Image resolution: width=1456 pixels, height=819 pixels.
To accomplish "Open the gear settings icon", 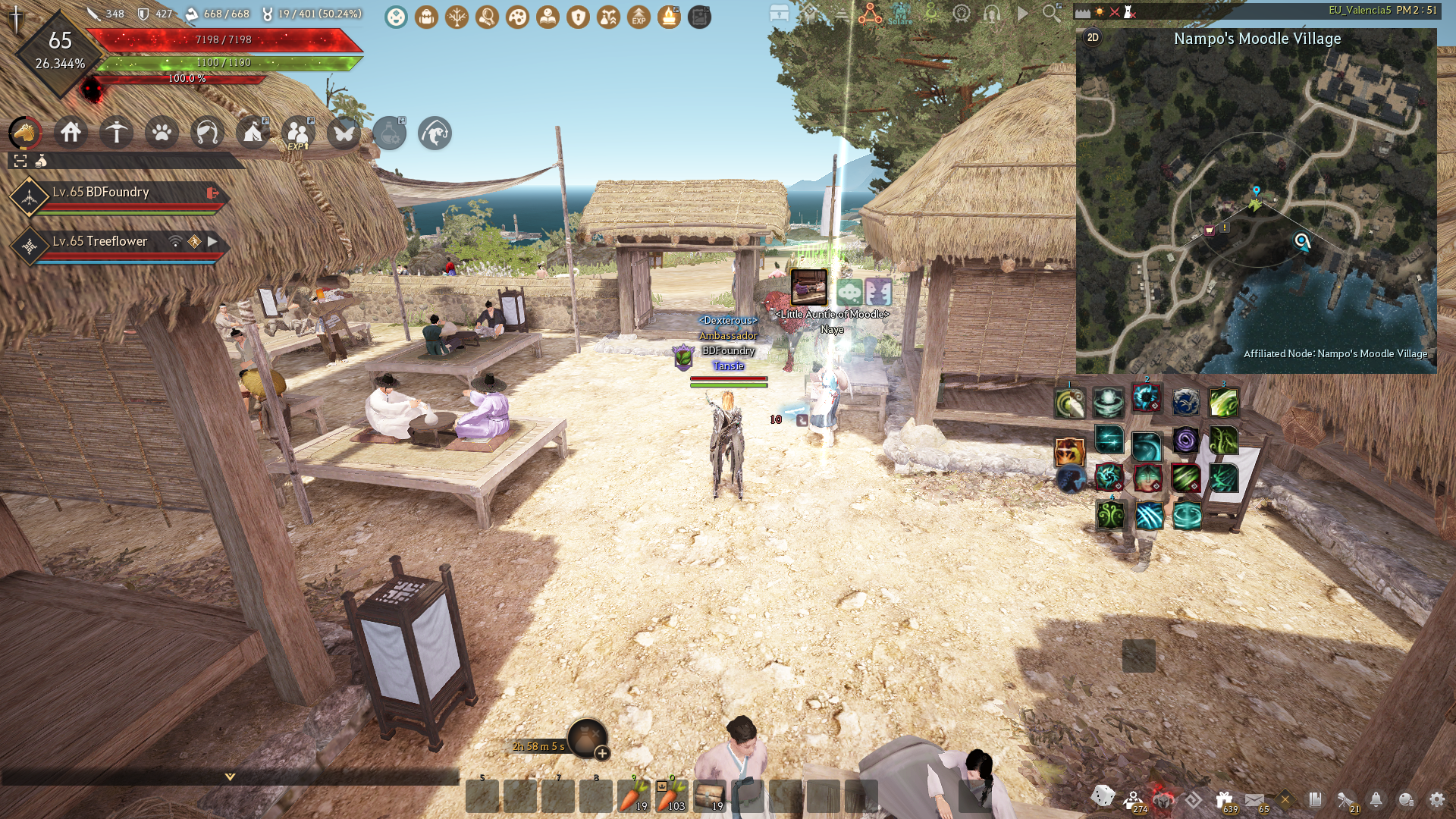I will click(x=1436, y=799).
